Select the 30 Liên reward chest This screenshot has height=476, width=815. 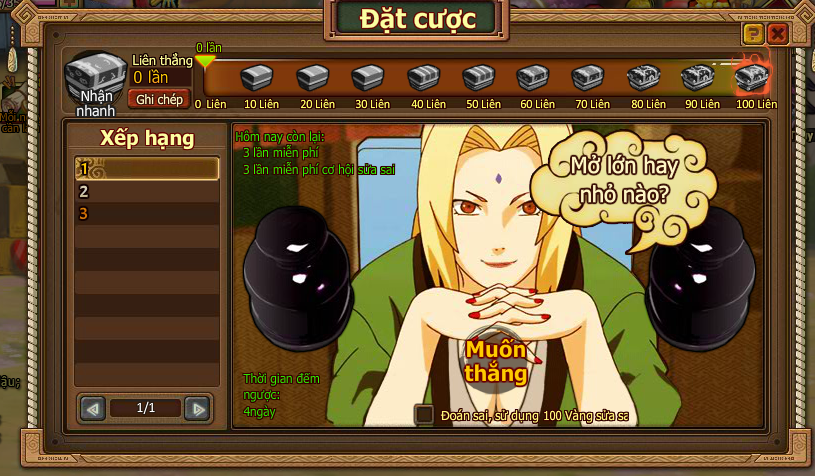coord(368,78)
